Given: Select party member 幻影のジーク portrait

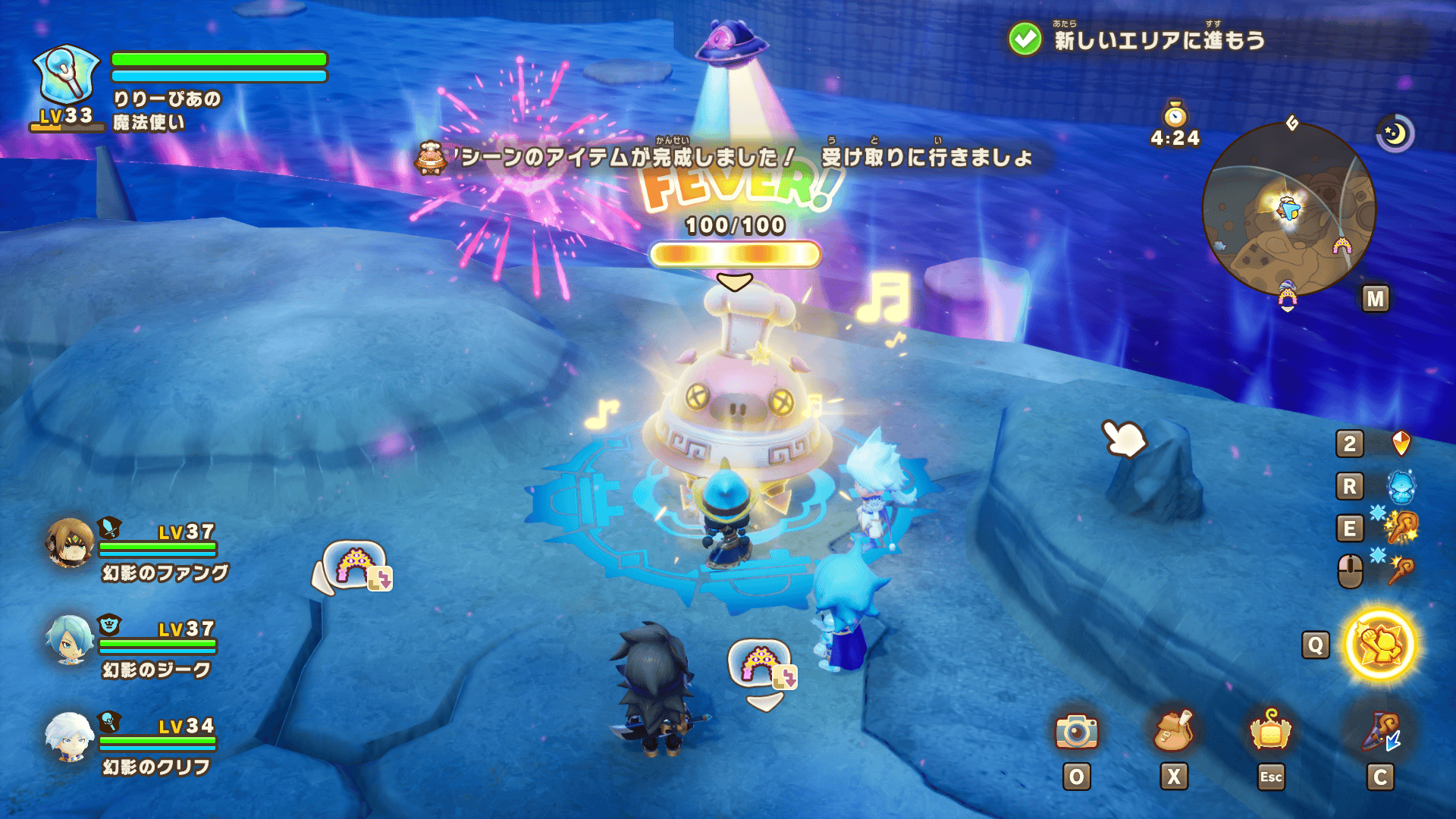Looking at the screenshot, I should point(70,639).
